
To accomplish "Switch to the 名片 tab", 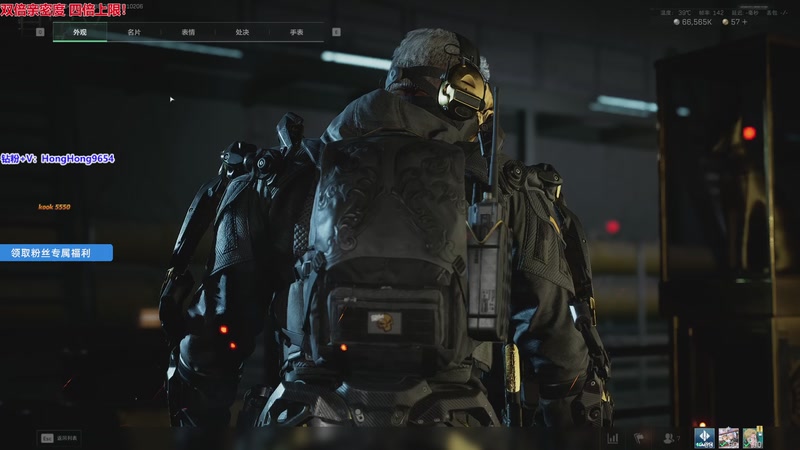I will tap(134, 32).
